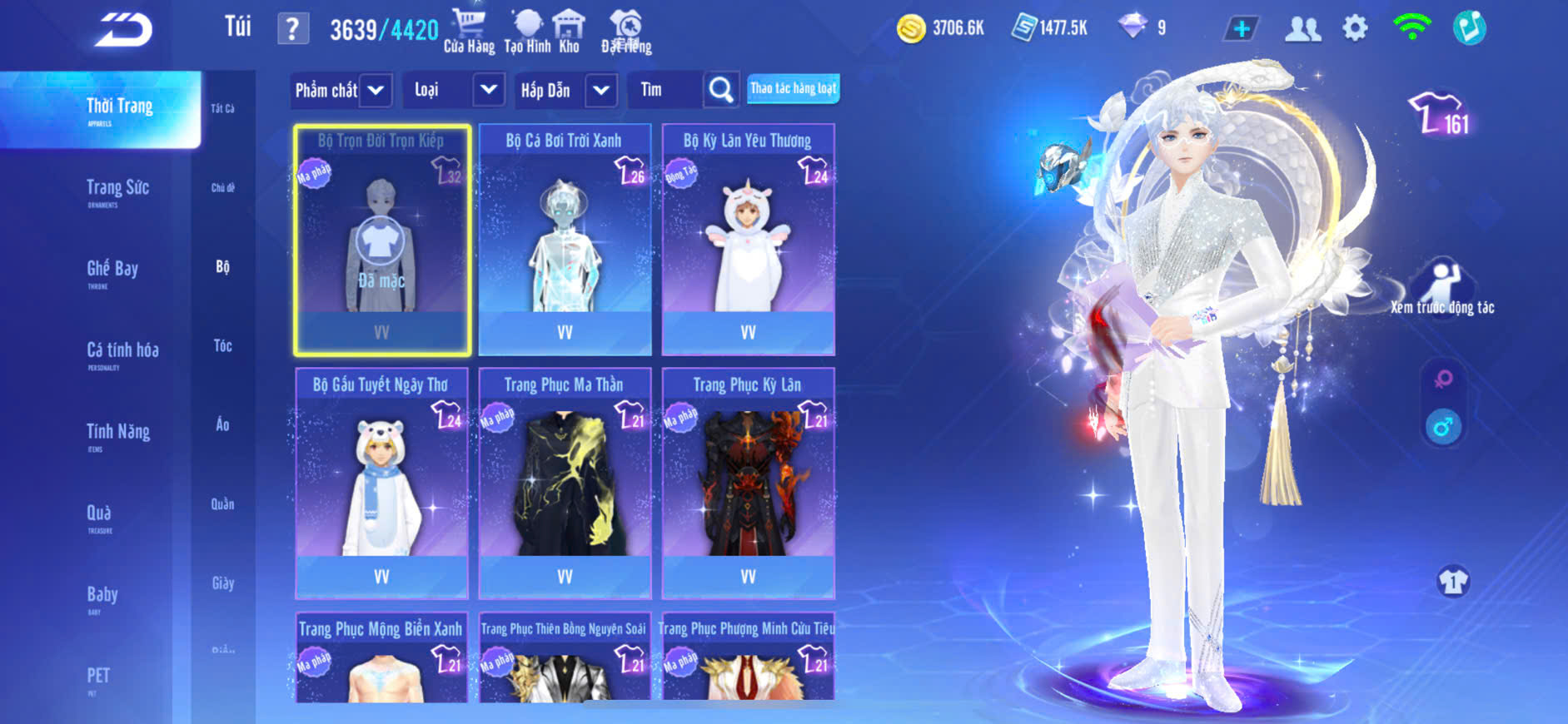The image size is (1568, 724).
Task: Activate Thao tác hàng loạt batch button
Action: click(793, 88)
